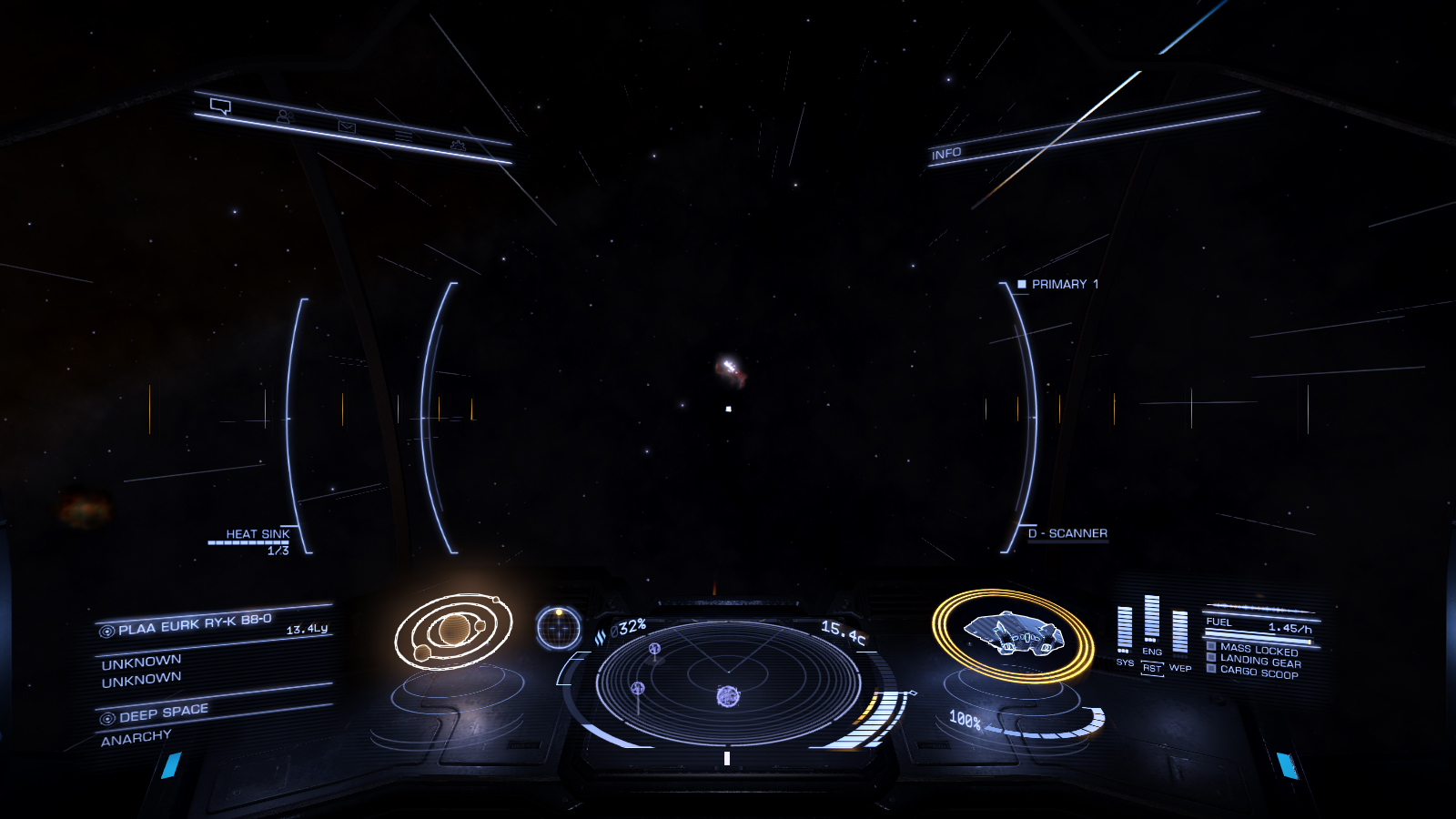
Task: Select the D-SCANNER module label
Action: [x=1067, y=533]
